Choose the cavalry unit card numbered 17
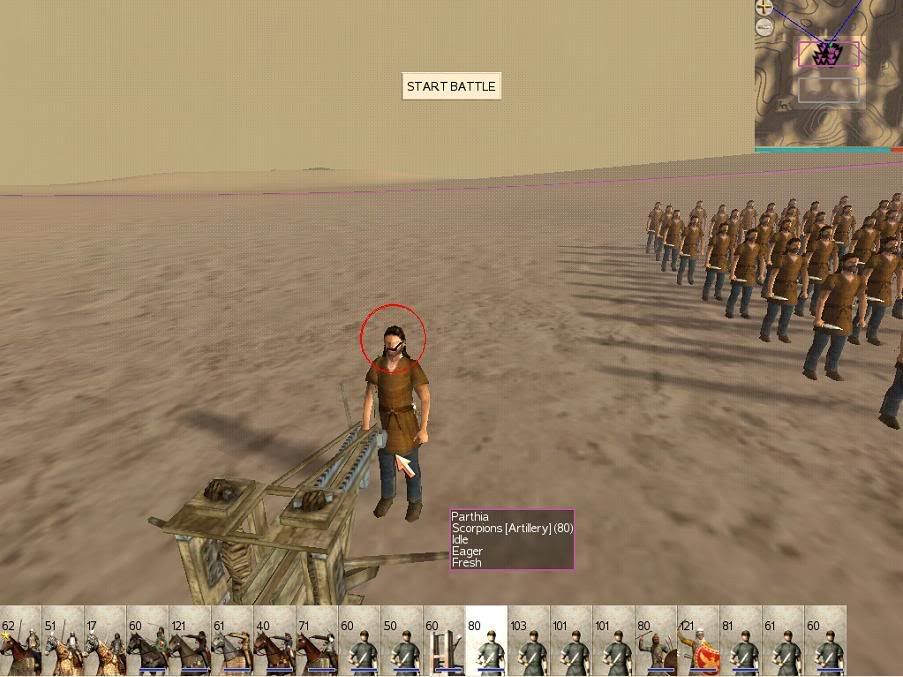 tap(105, 641)
